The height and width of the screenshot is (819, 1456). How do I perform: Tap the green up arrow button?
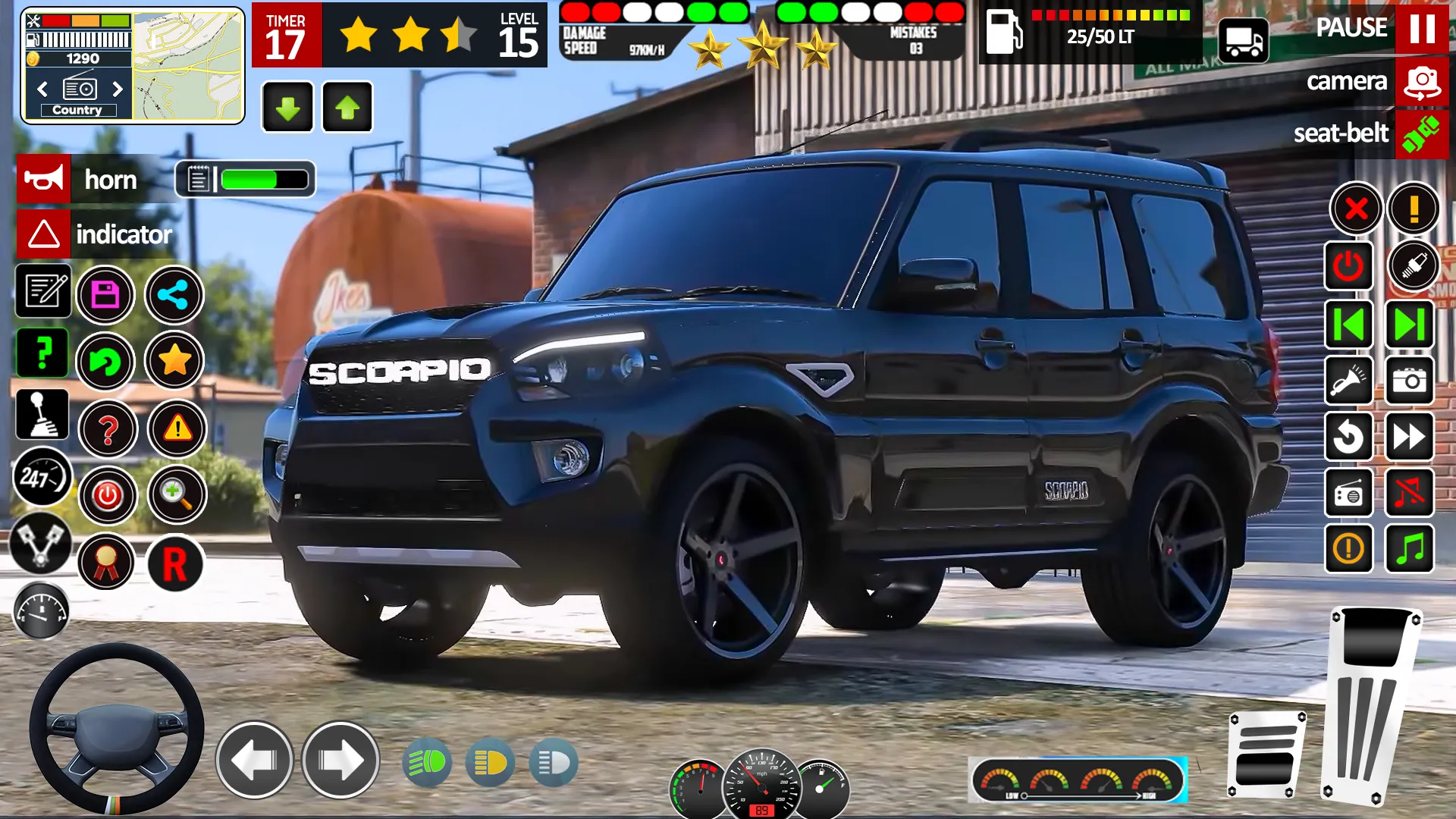(x=347, y=108)
